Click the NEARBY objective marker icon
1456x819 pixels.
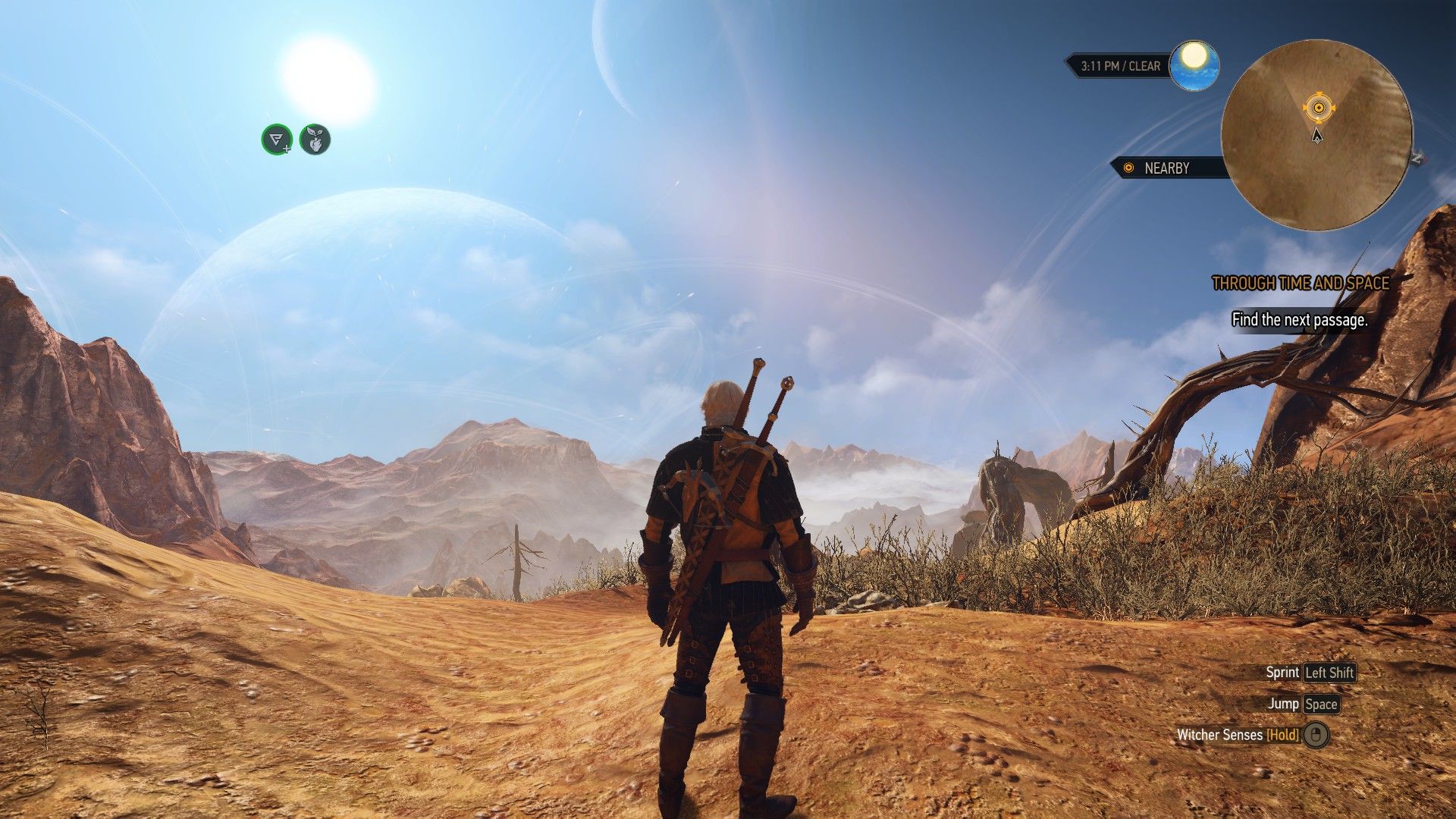(x=1128, y=169)
